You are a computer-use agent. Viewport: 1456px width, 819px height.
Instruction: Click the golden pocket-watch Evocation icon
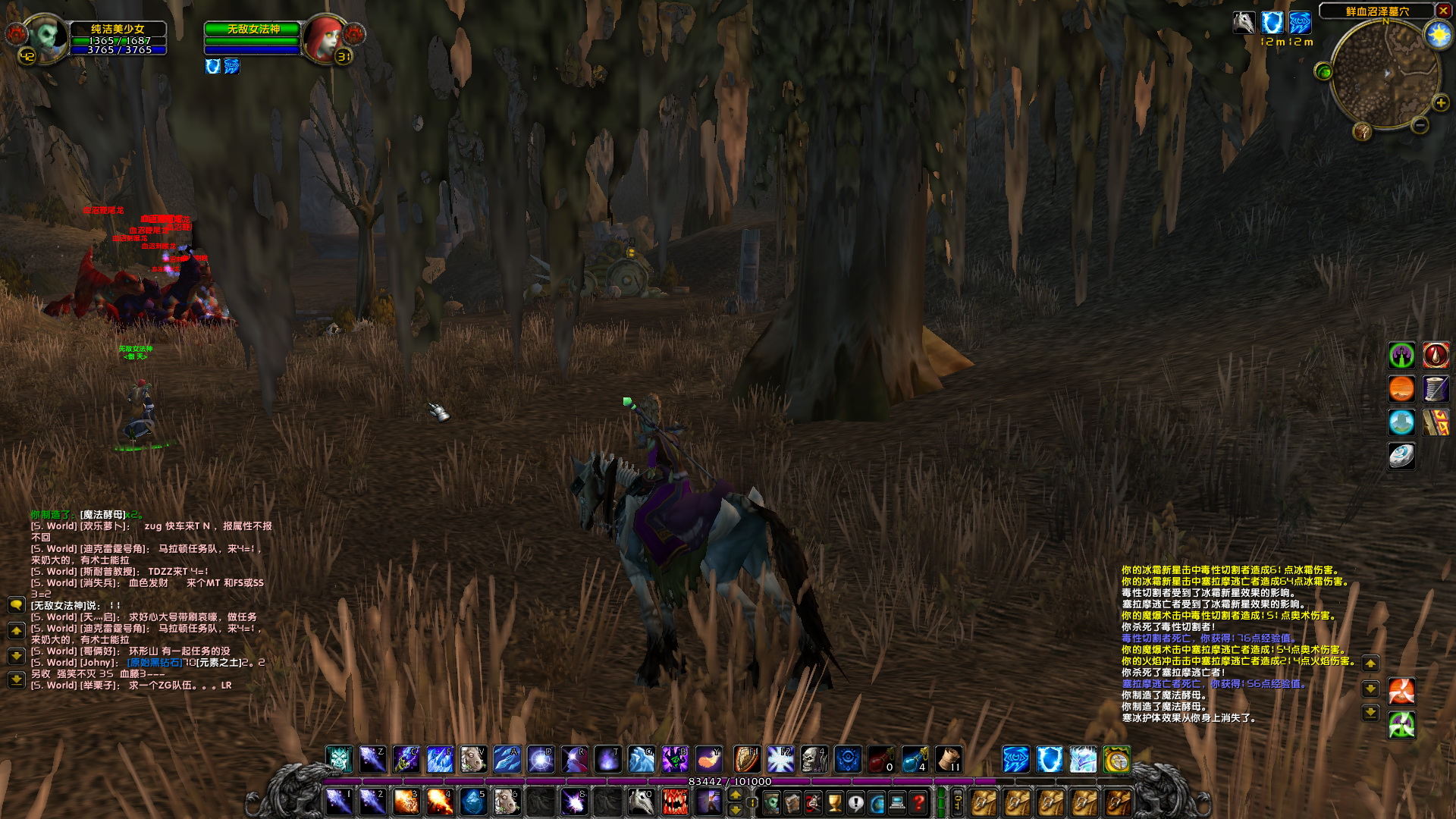pyautogui.click(x=1116, y=759)
